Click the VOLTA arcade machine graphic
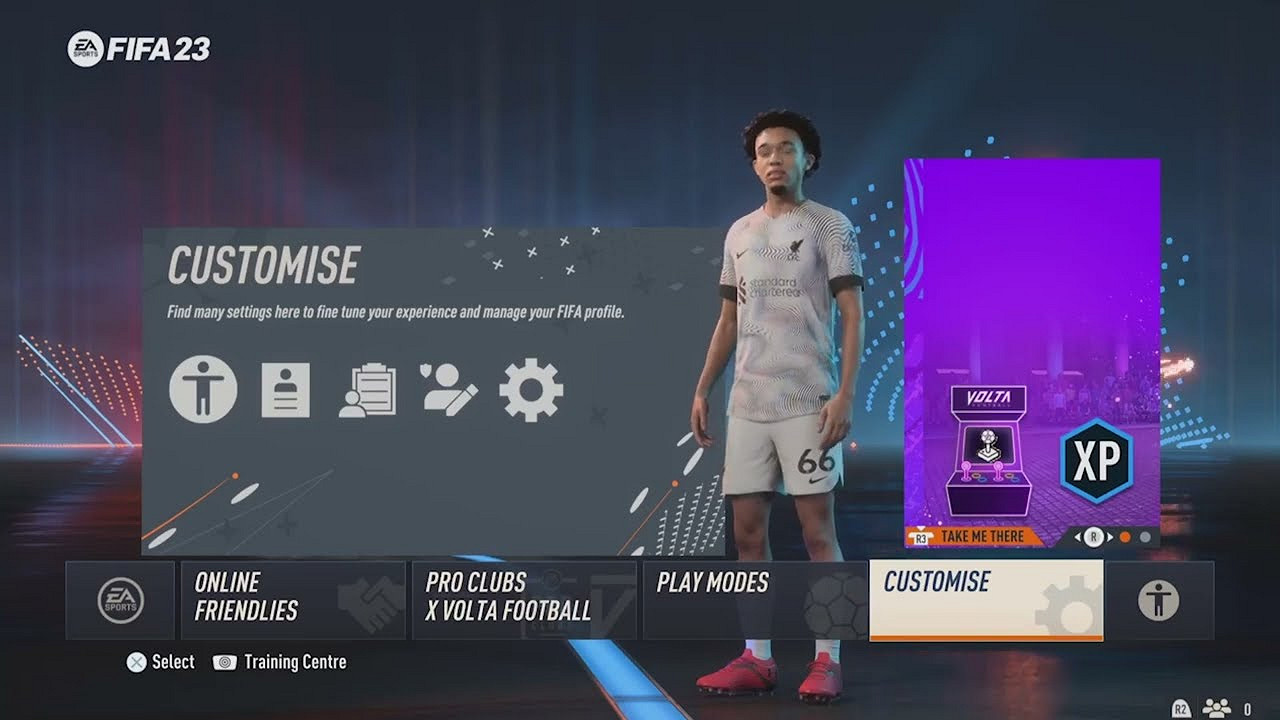The width and height of the screenshot is (1280, 720). coord(988,452)
